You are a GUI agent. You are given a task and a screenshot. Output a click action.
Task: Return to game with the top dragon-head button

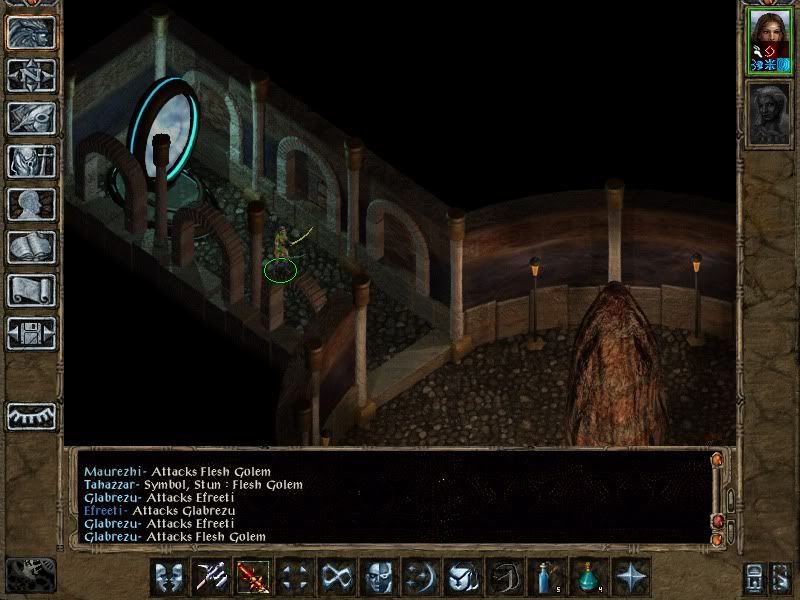point(31,31)
